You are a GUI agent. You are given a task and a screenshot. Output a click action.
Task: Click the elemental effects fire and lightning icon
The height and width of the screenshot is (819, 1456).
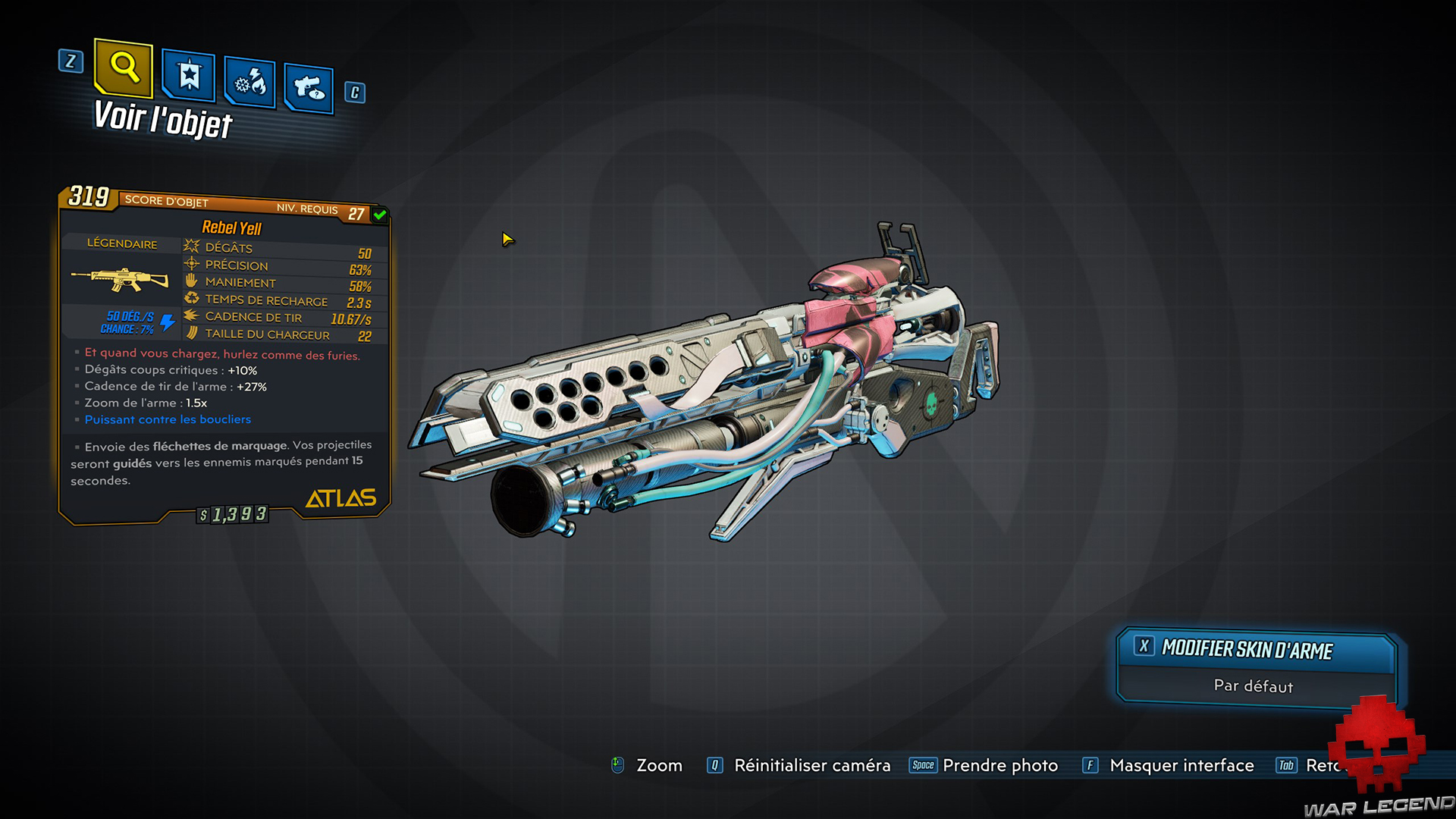pyautogui.click(x=249, y=81)
